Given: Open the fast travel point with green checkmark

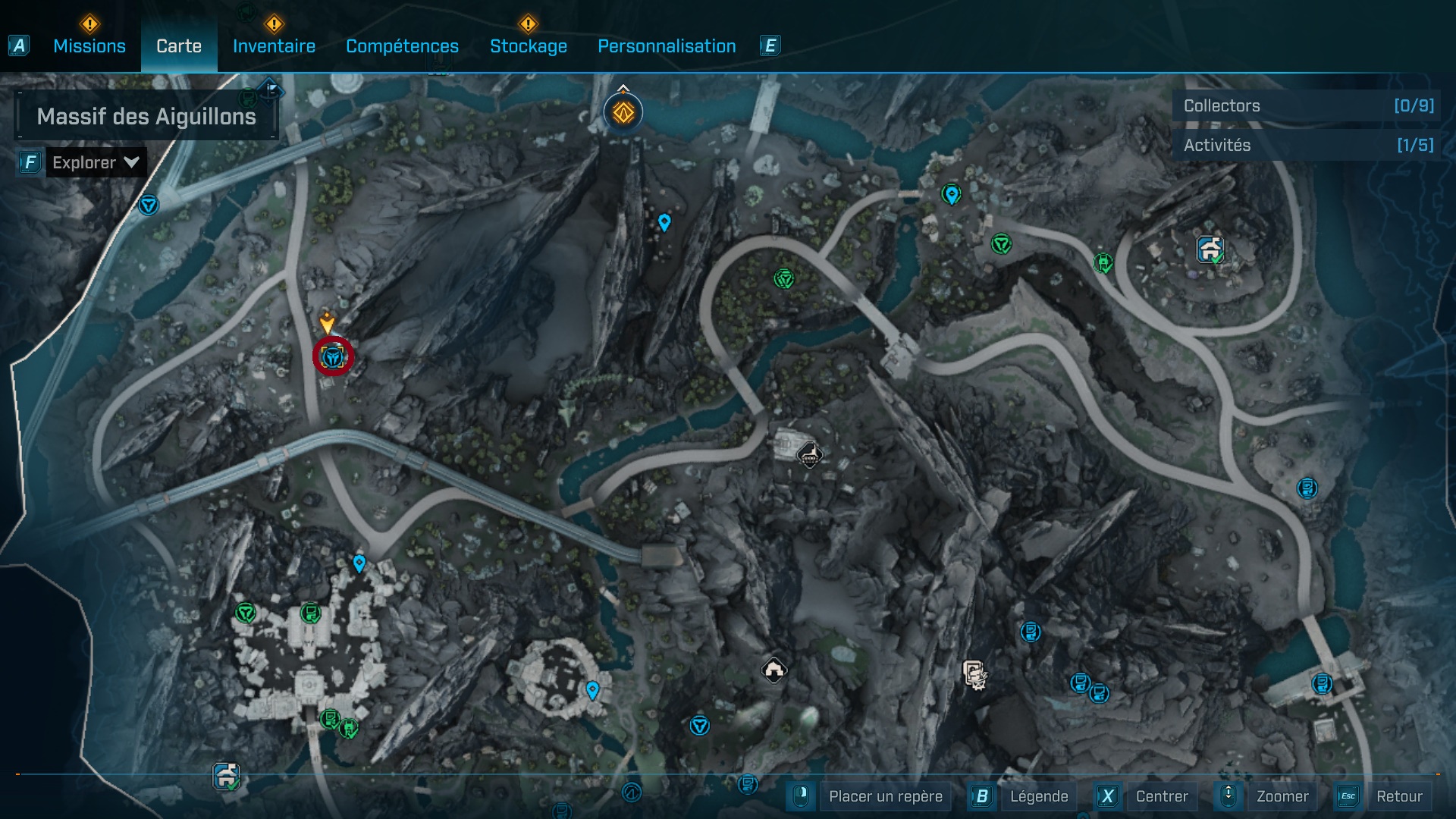Looking at the screenshot, I should point(1210,248).
